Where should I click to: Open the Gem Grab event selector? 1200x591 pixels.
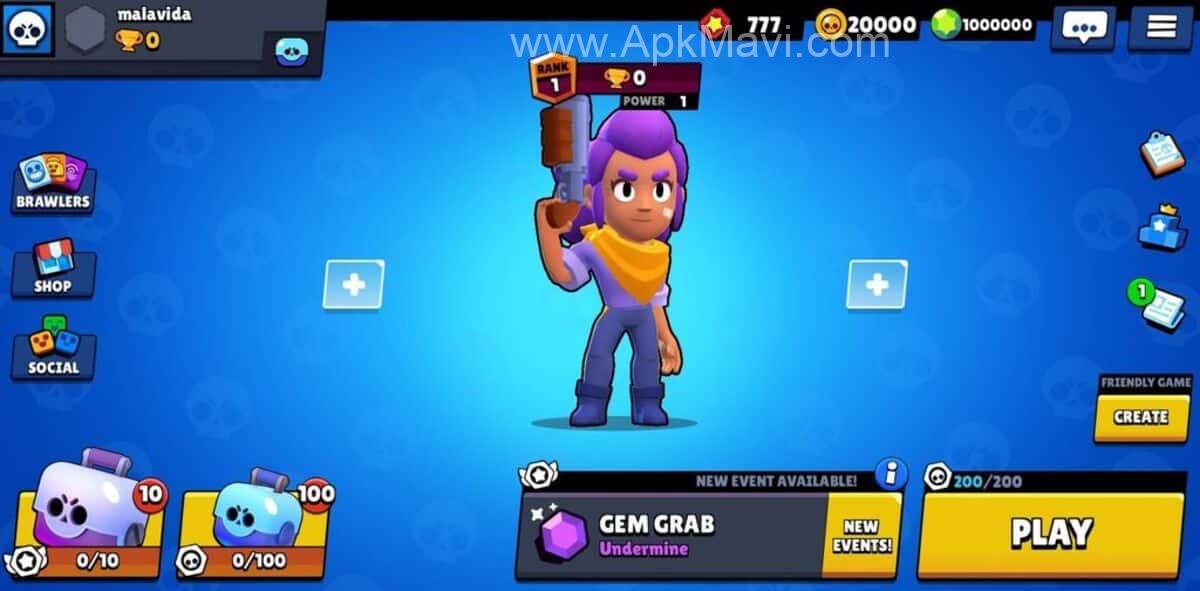[670, 534]
